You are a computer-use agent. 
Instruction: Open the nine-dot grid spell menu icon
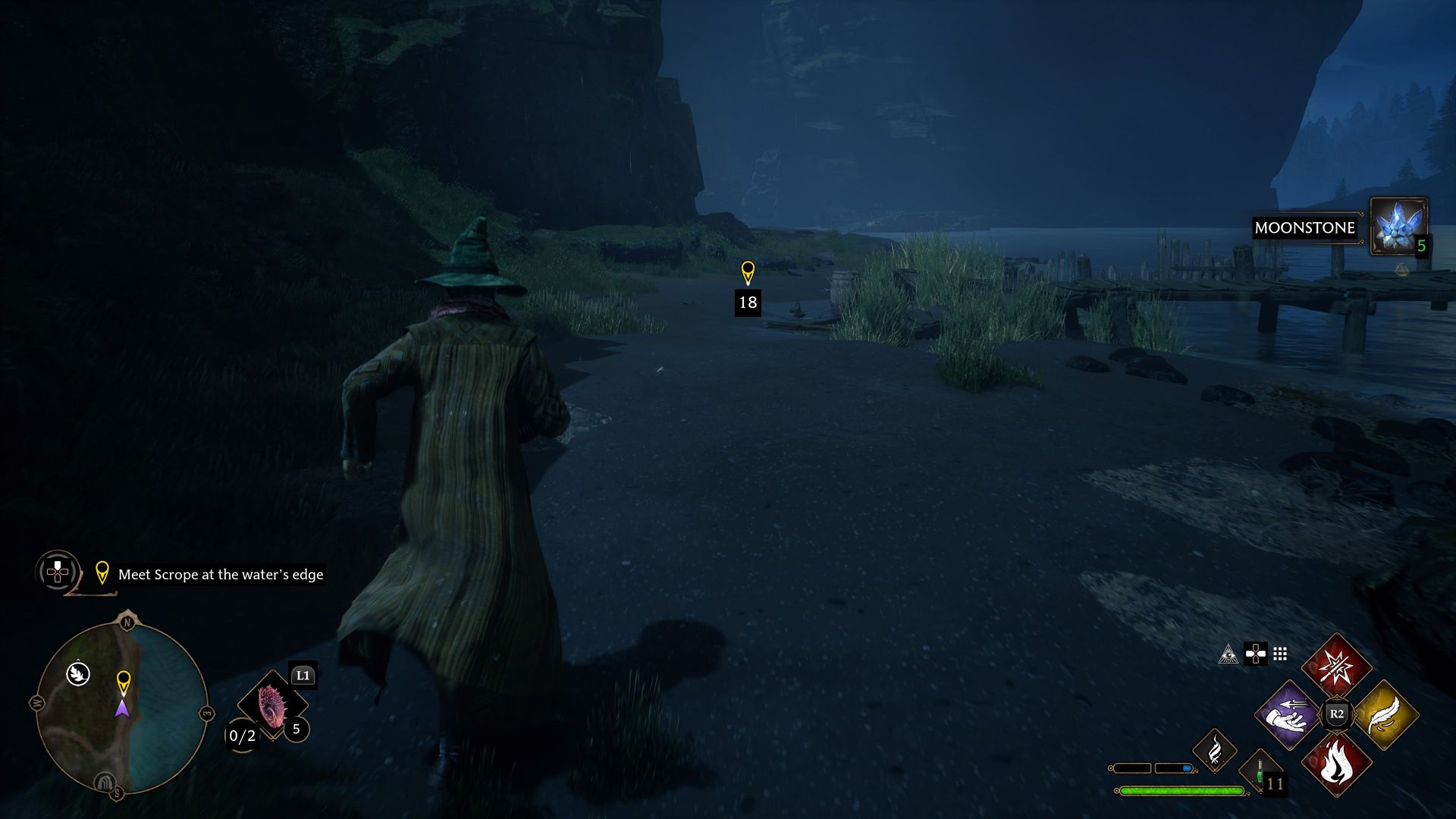1280,654
